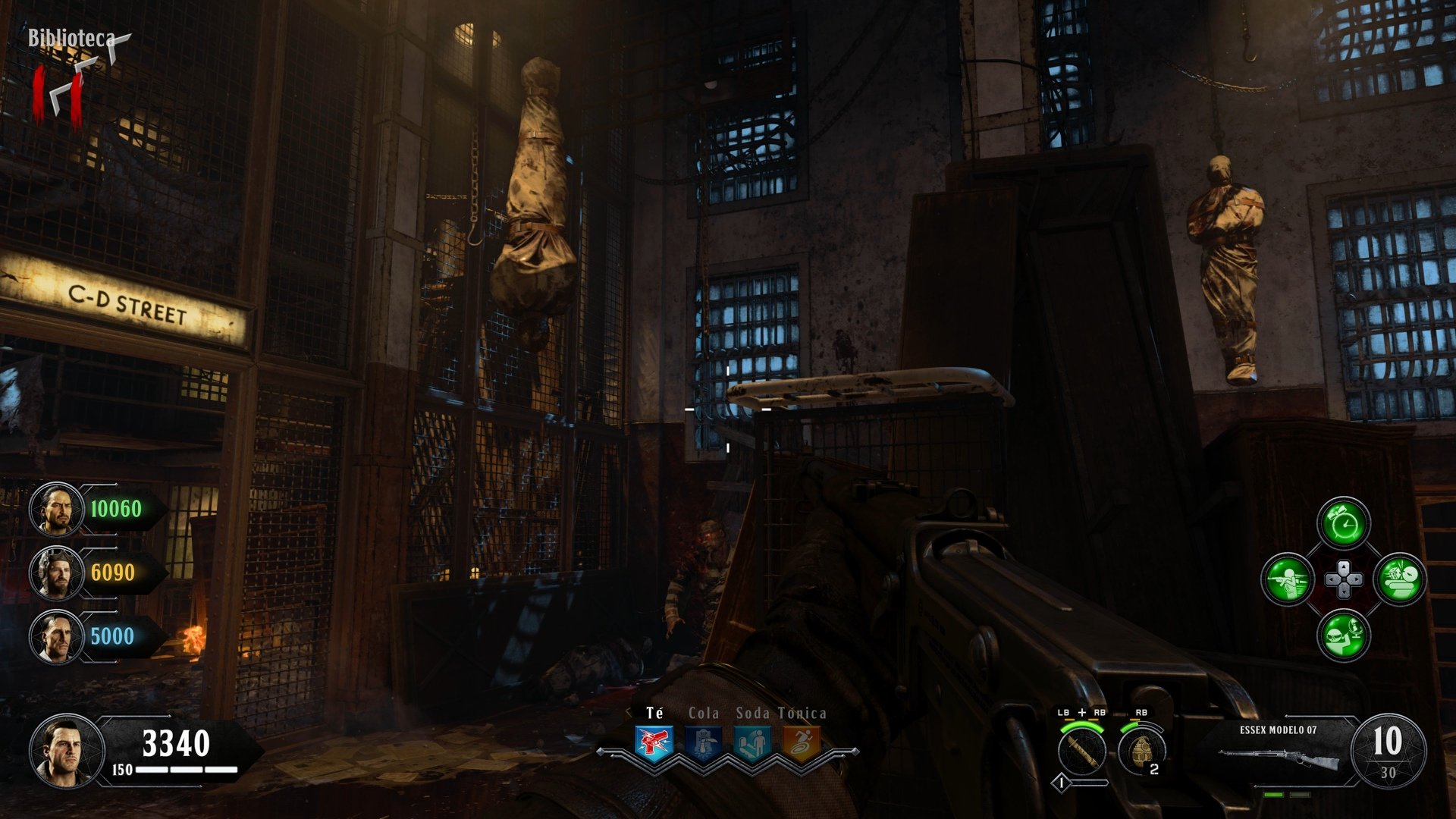Expand the perk bar with its left arrow
This screenshot has height=819, width=1456.
(601, 751)
